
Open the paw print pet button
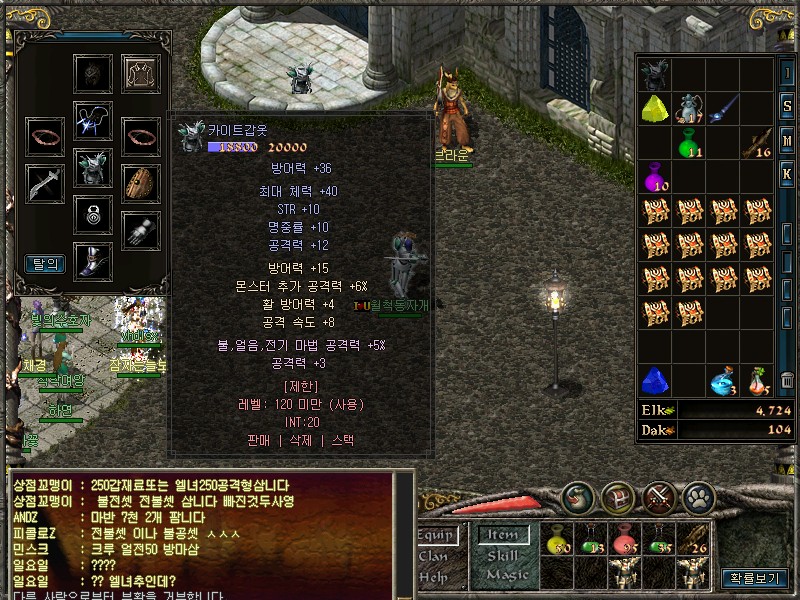(x=697, y=497)
